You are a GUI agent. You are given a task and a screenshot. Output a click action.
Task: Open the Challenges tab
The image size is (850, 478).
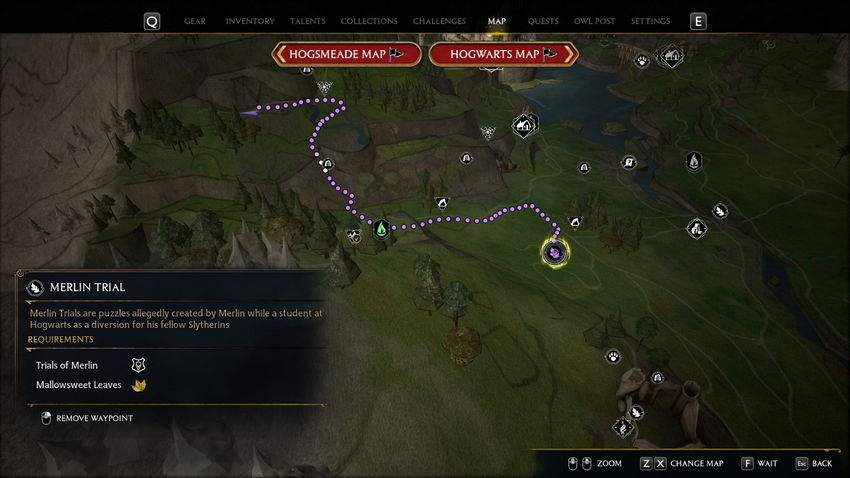coord(439,21)
